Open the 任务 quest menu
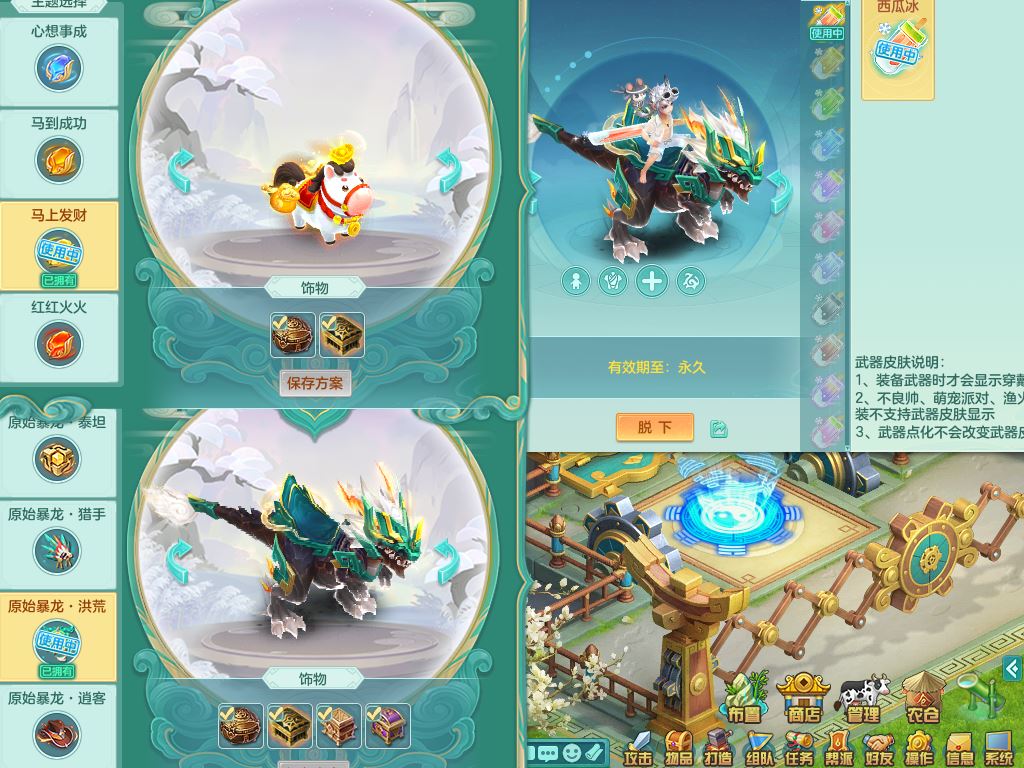The width and height of the screenshot is (1024, 768). (x=799, y=749)
